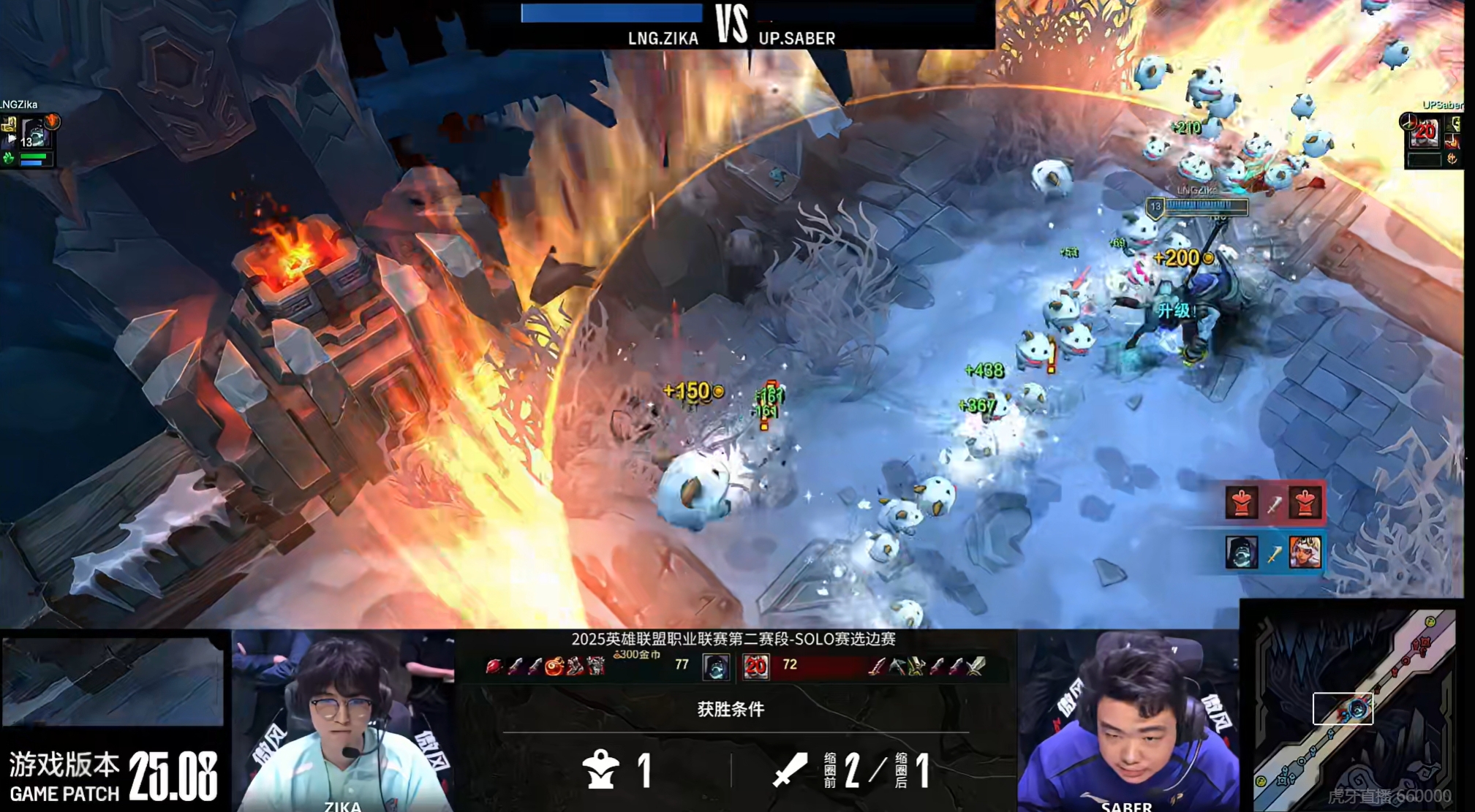This screenshot has width=1475, height=812.
Task: Select the crossed swords item in red inventory
Action: (976, 666)
